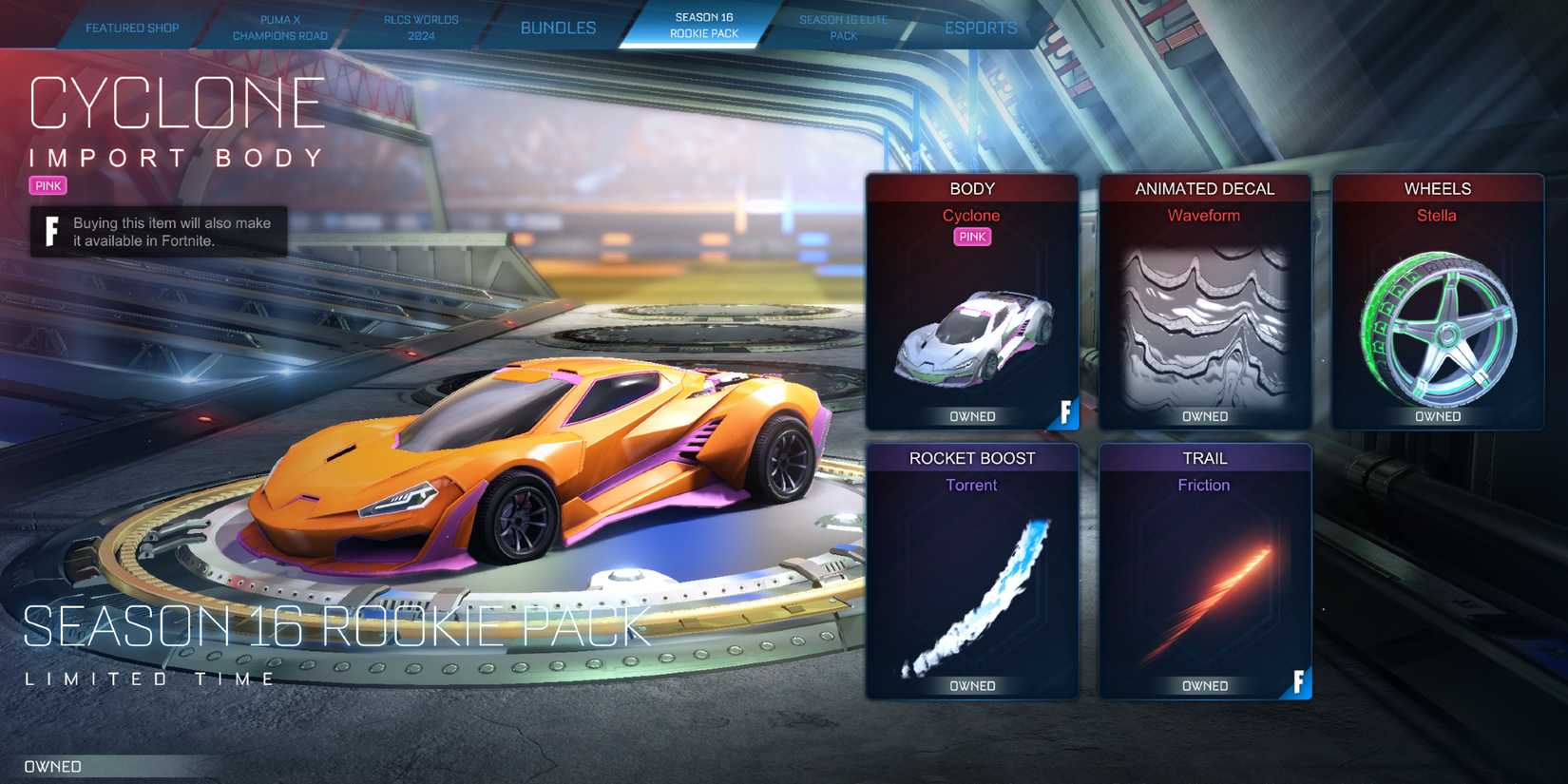Open the Esports tab
This screenshot has width=1568, height=784.
tap(980, 28)
